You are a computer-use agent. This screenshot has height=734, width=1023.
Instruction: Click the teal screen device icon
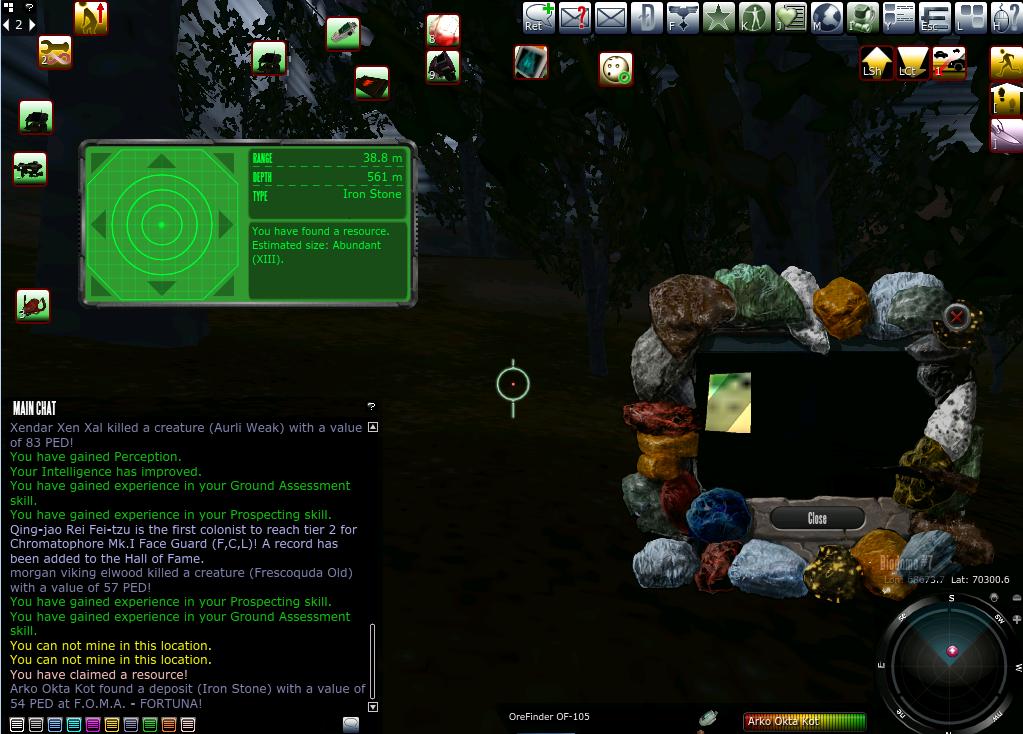(531, 62)
